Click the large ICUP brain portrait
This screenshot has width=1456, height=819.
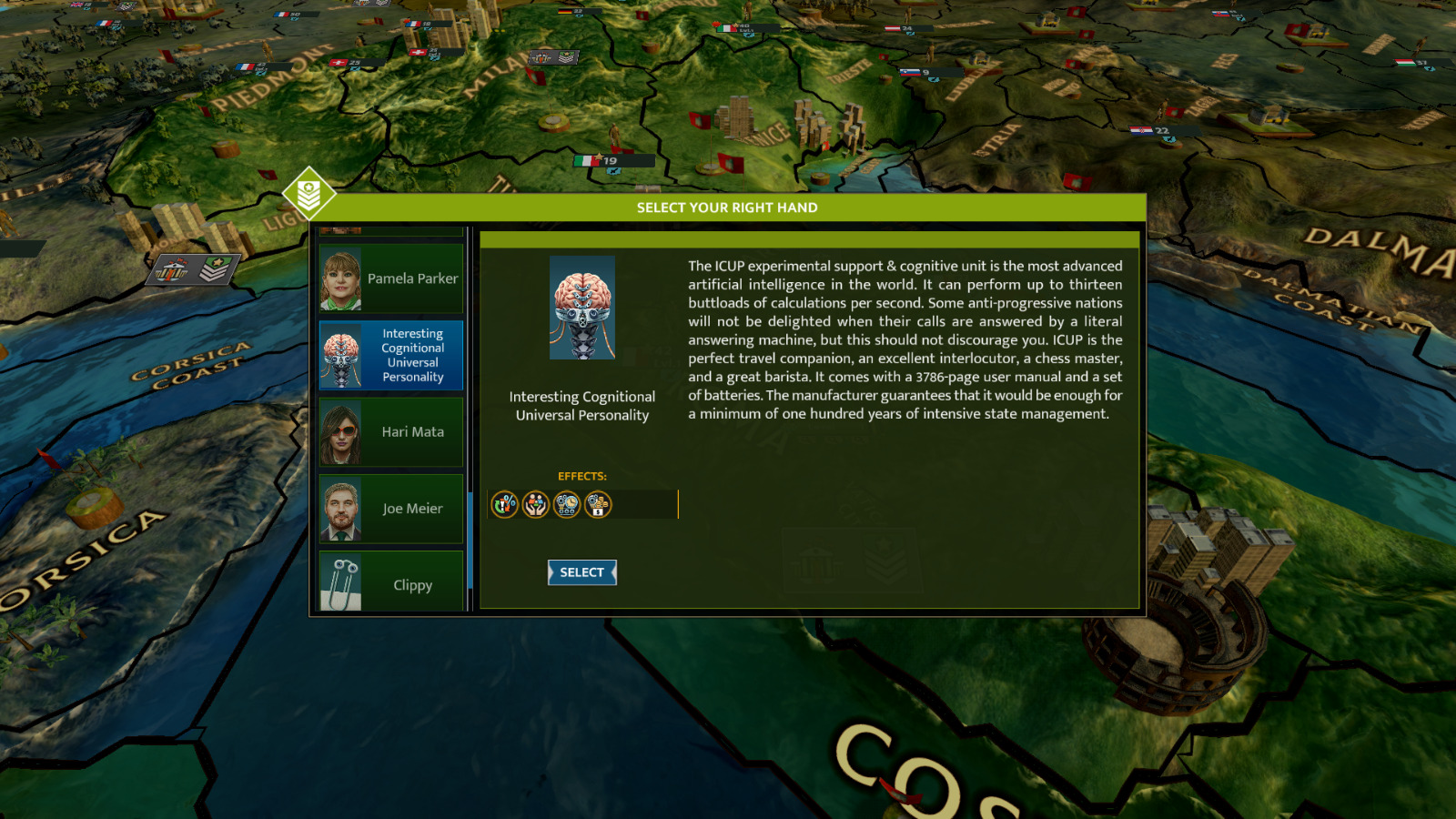click(581, 307)
